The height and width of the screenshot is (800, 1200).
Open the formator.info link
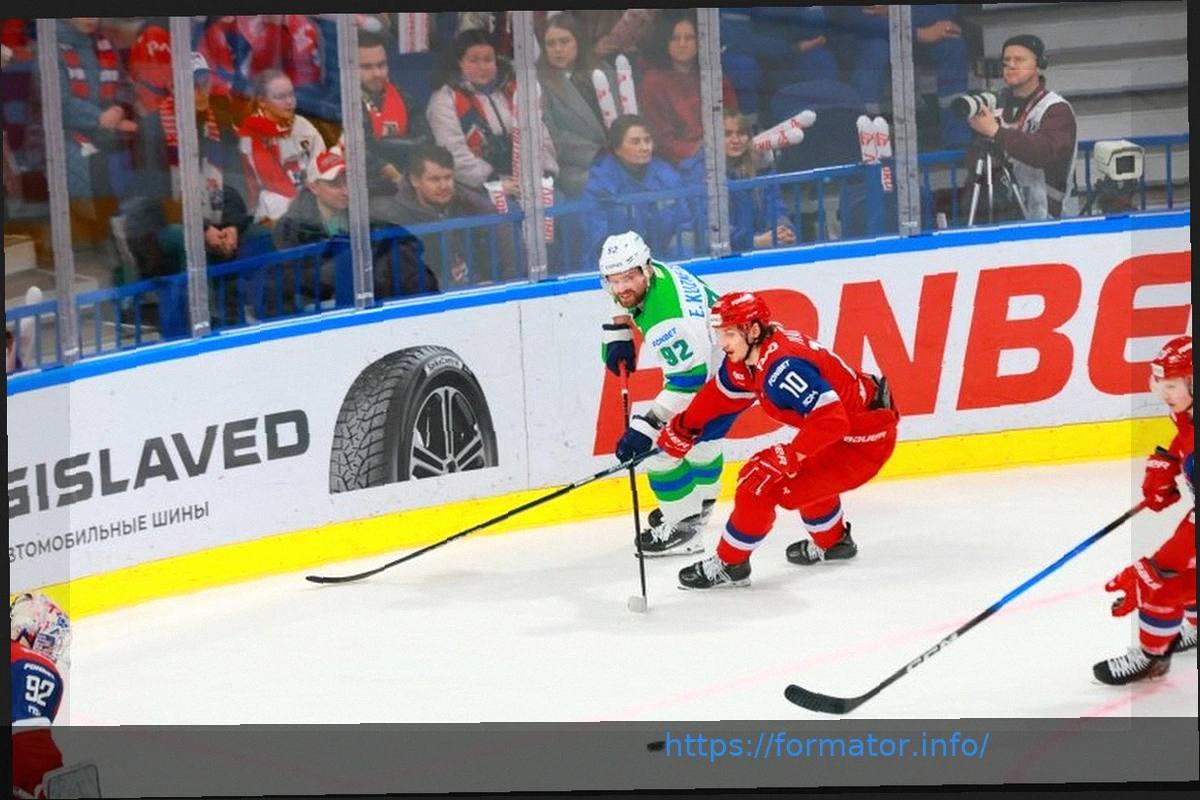[x=826, y=746]
